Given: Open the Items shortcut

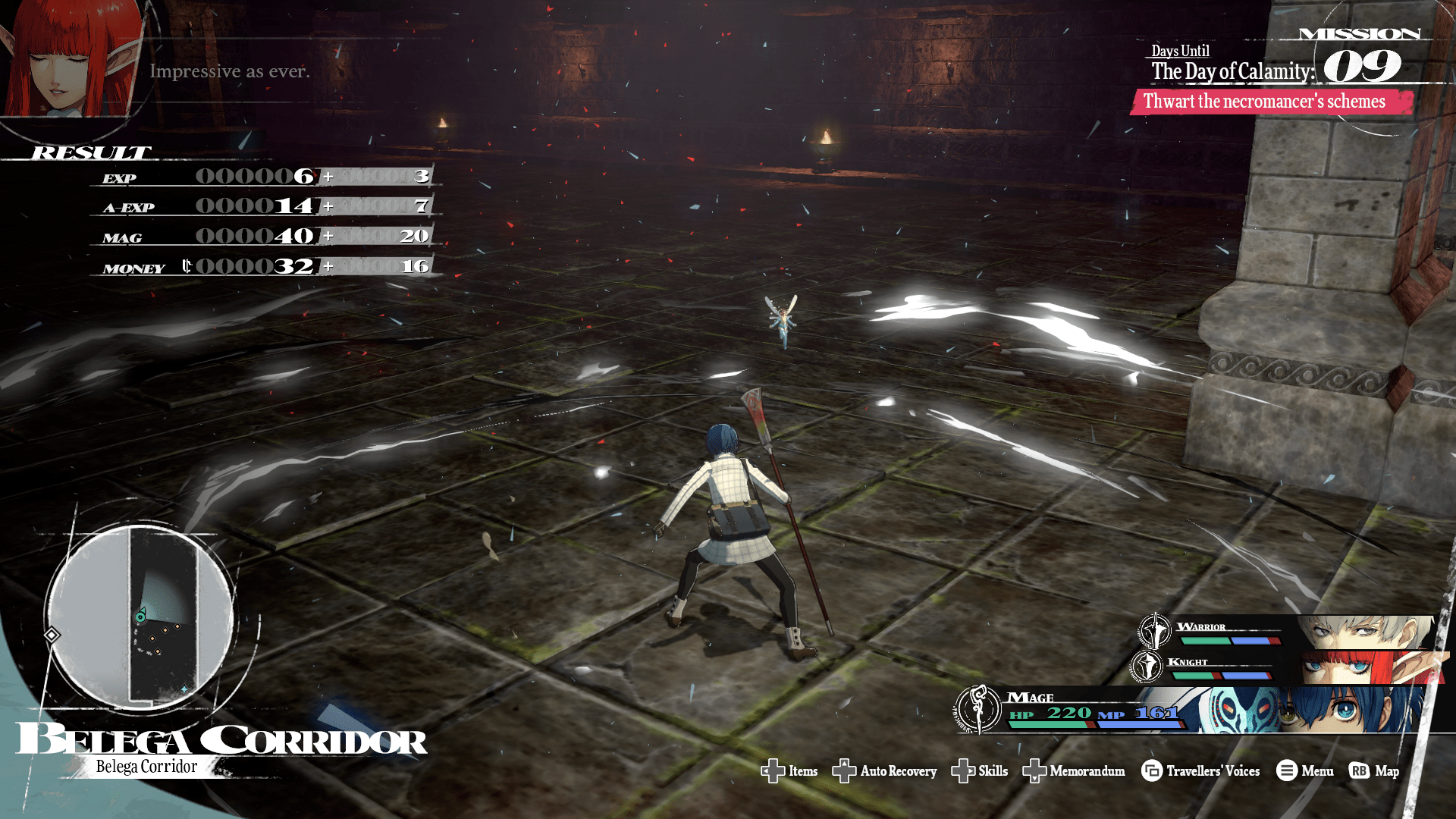Looking at the screenshot, I should (x=789, y=771).
